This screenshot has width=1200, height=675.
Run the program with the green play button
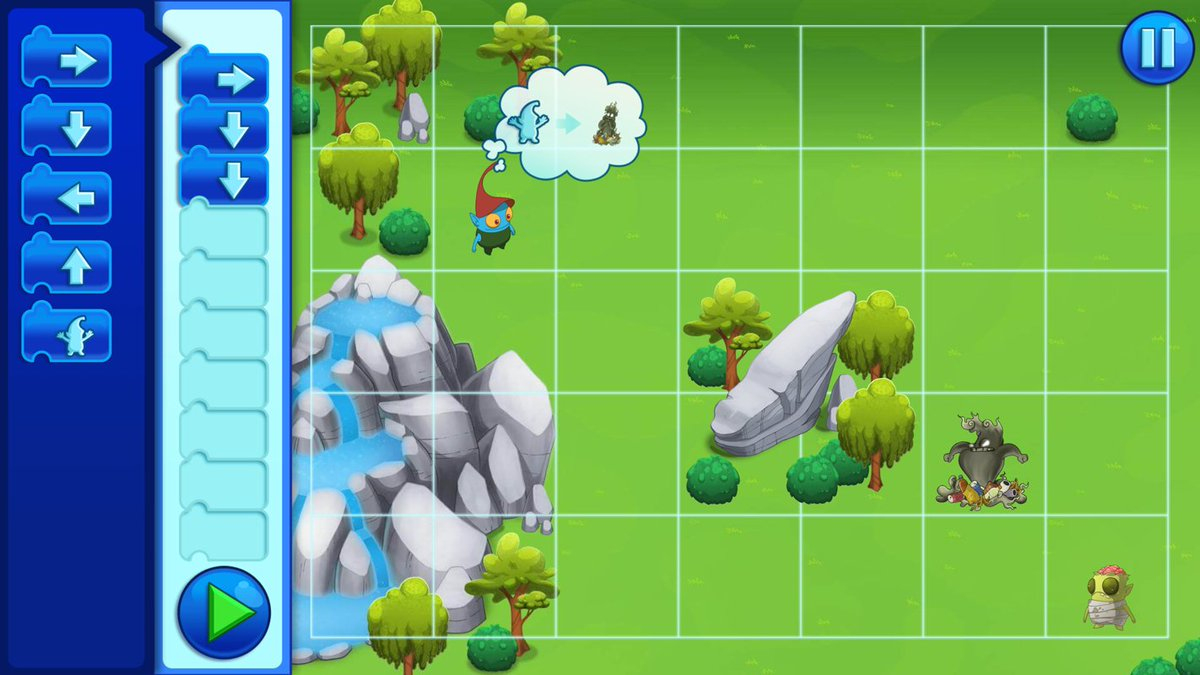pos(224,611)
